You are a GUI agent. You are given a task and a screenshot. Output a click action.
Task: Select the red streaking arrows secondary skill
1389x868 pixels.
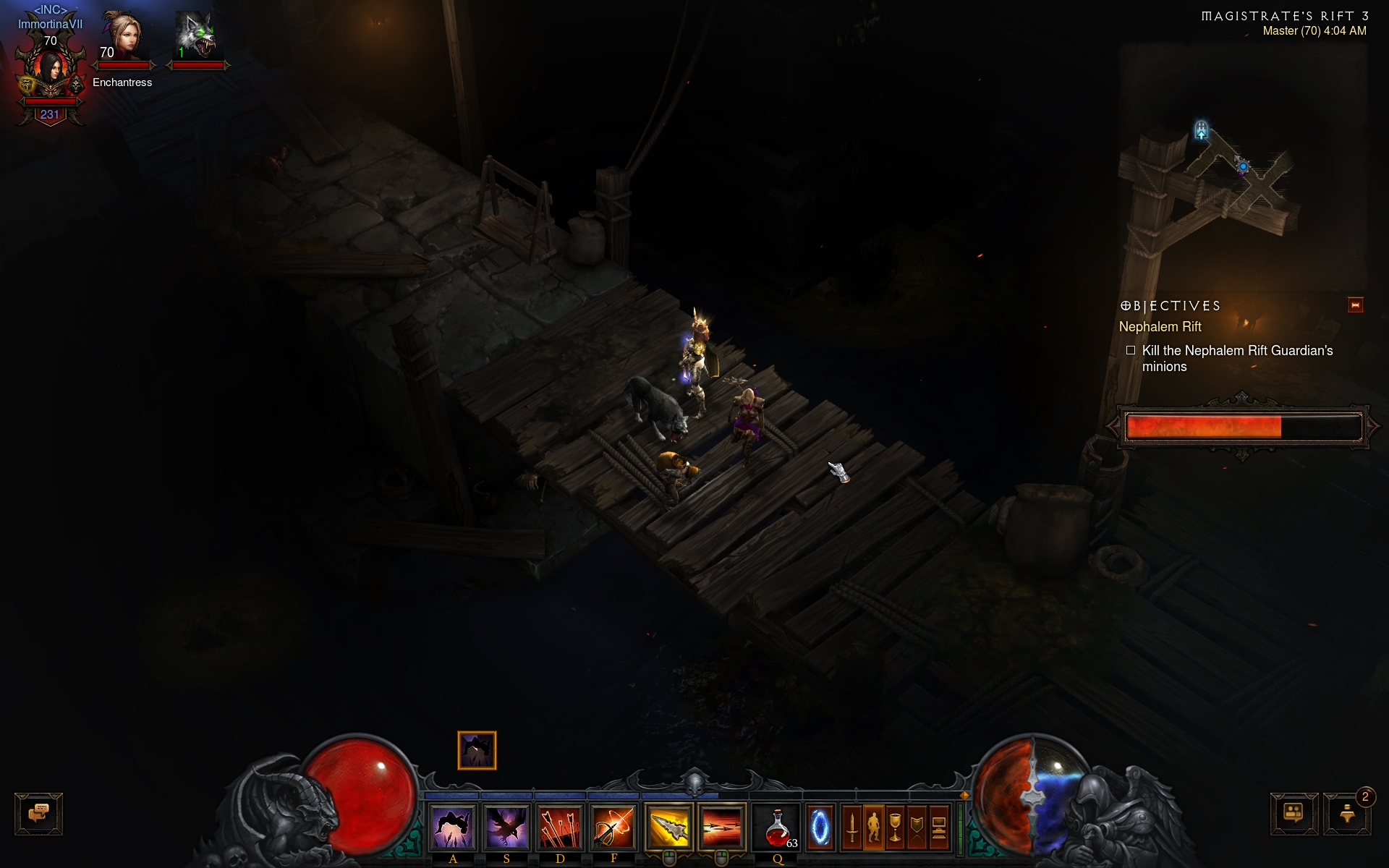tap(721, 827)
